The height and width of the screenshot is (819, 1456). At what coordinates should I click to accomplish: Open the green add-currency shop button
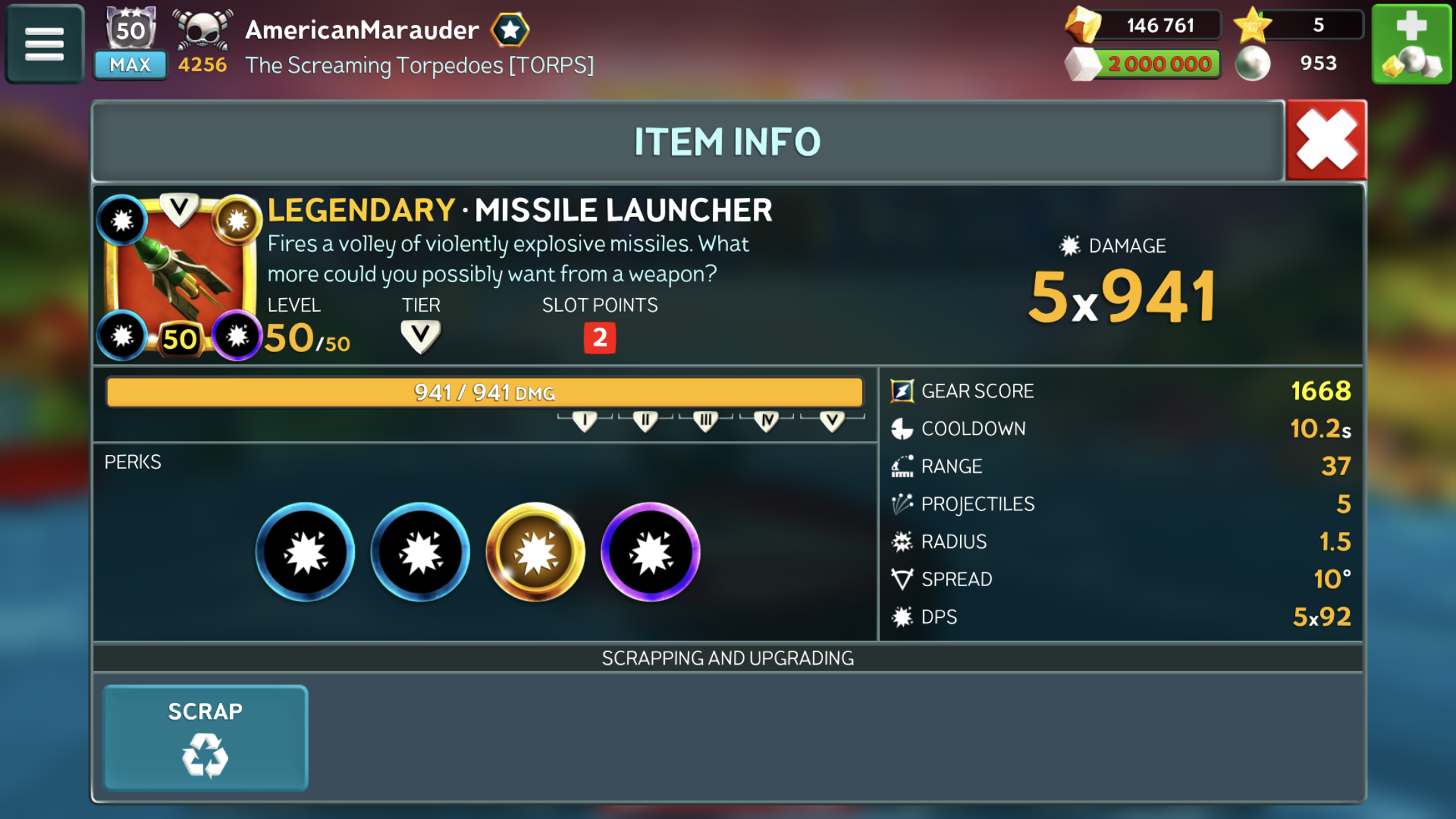click(1411, 44)
